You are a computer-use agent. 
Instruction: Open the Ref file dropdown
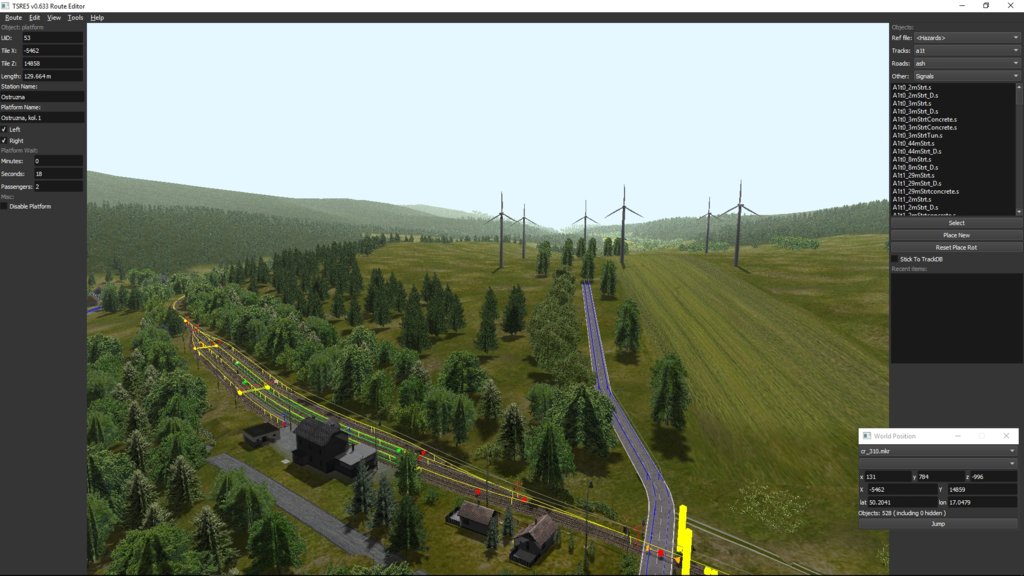click(x=967, y=38)
